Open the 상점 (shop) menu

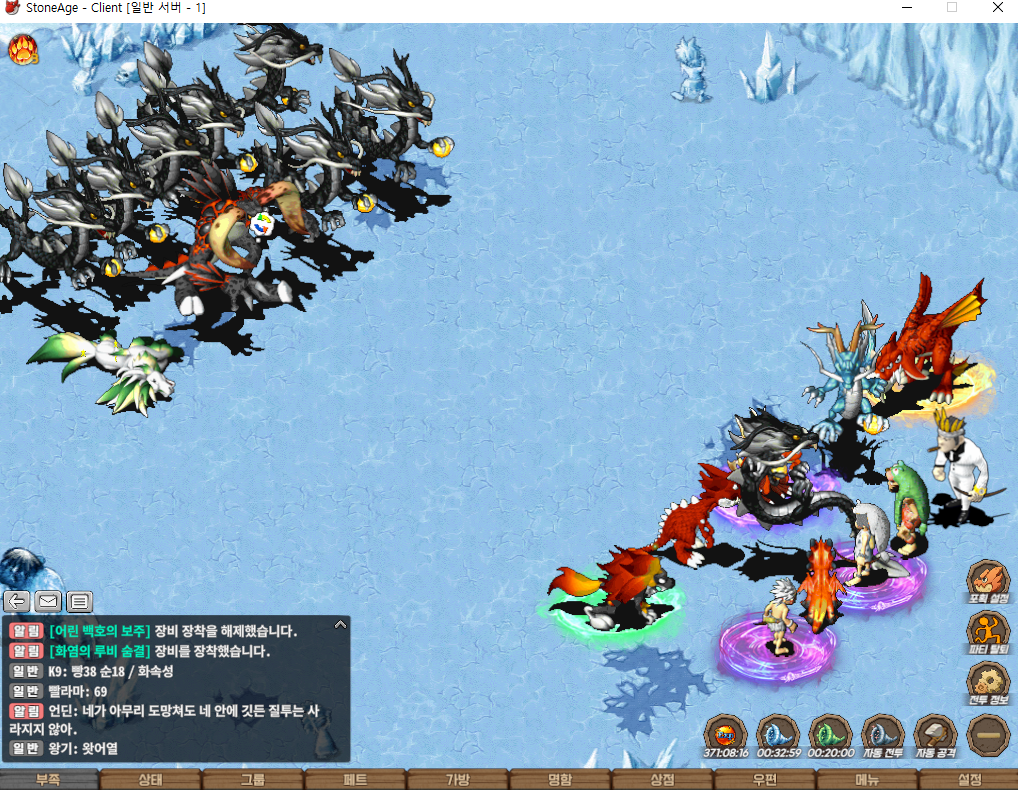pos(662,779)
